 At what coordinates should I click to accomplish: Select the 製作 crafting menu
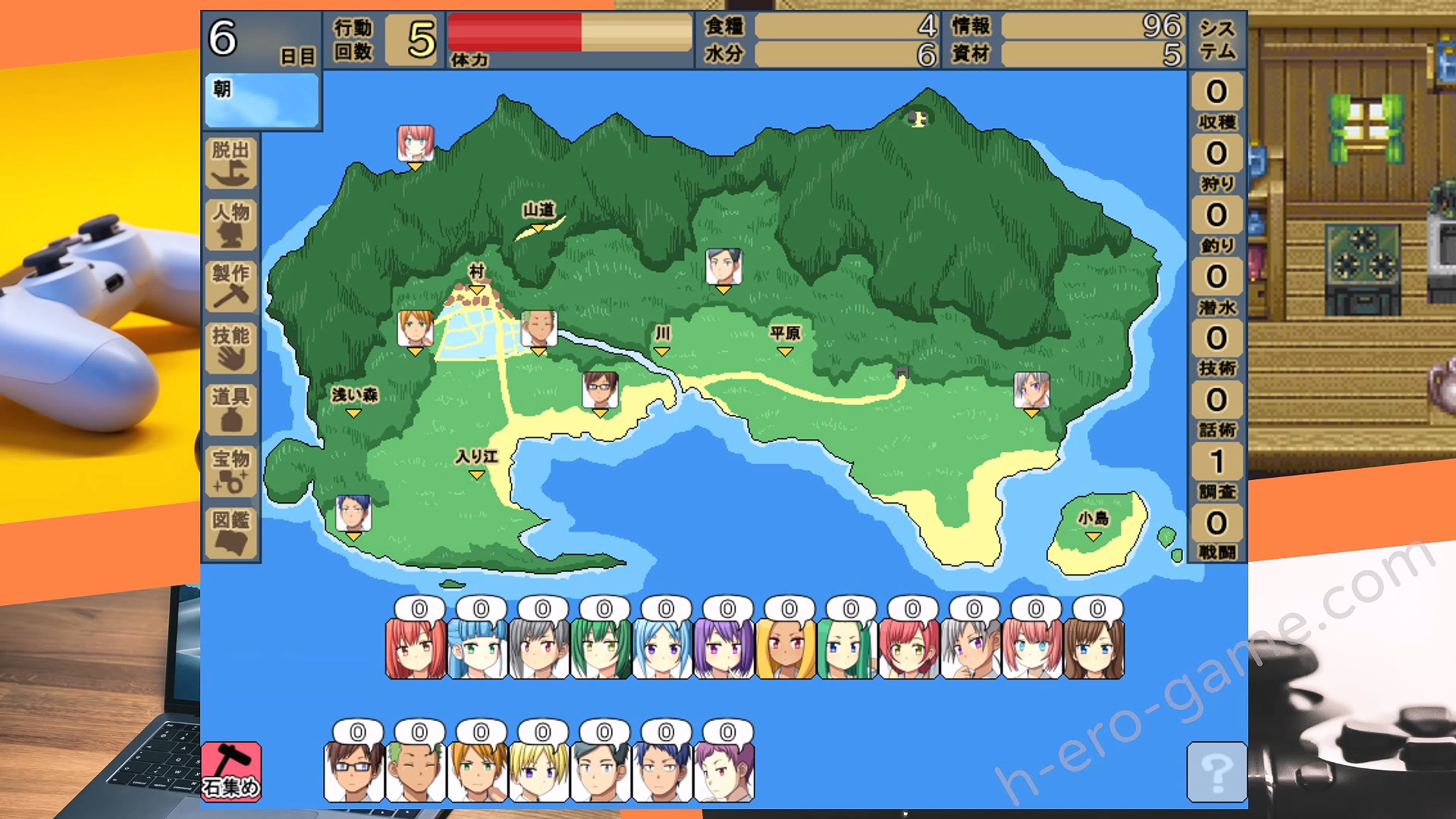pyautogui.click(x=231, y=286)
